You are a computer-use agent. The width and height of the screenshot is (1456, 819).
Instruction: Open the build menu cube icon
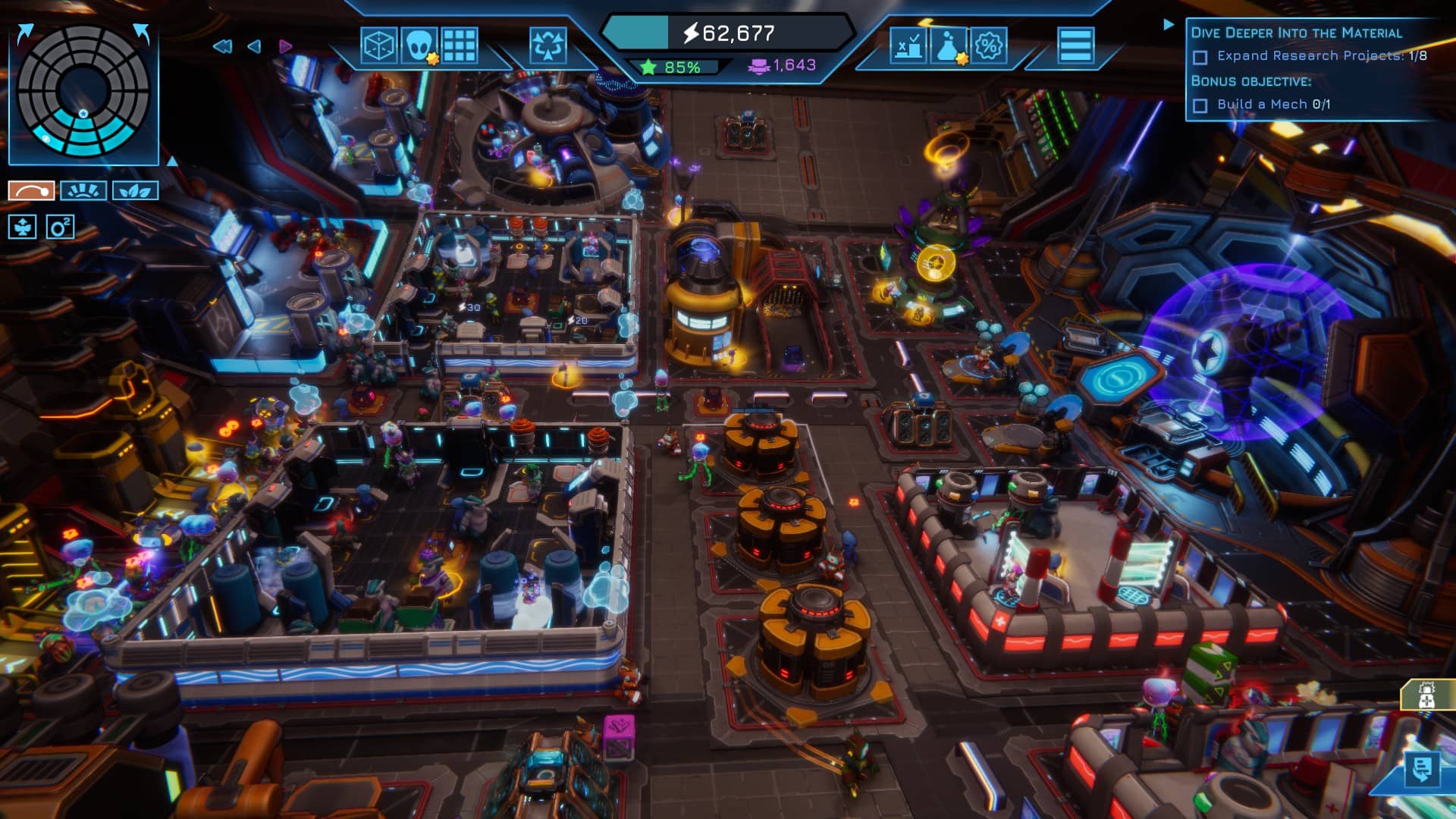(x=378, y=46)
